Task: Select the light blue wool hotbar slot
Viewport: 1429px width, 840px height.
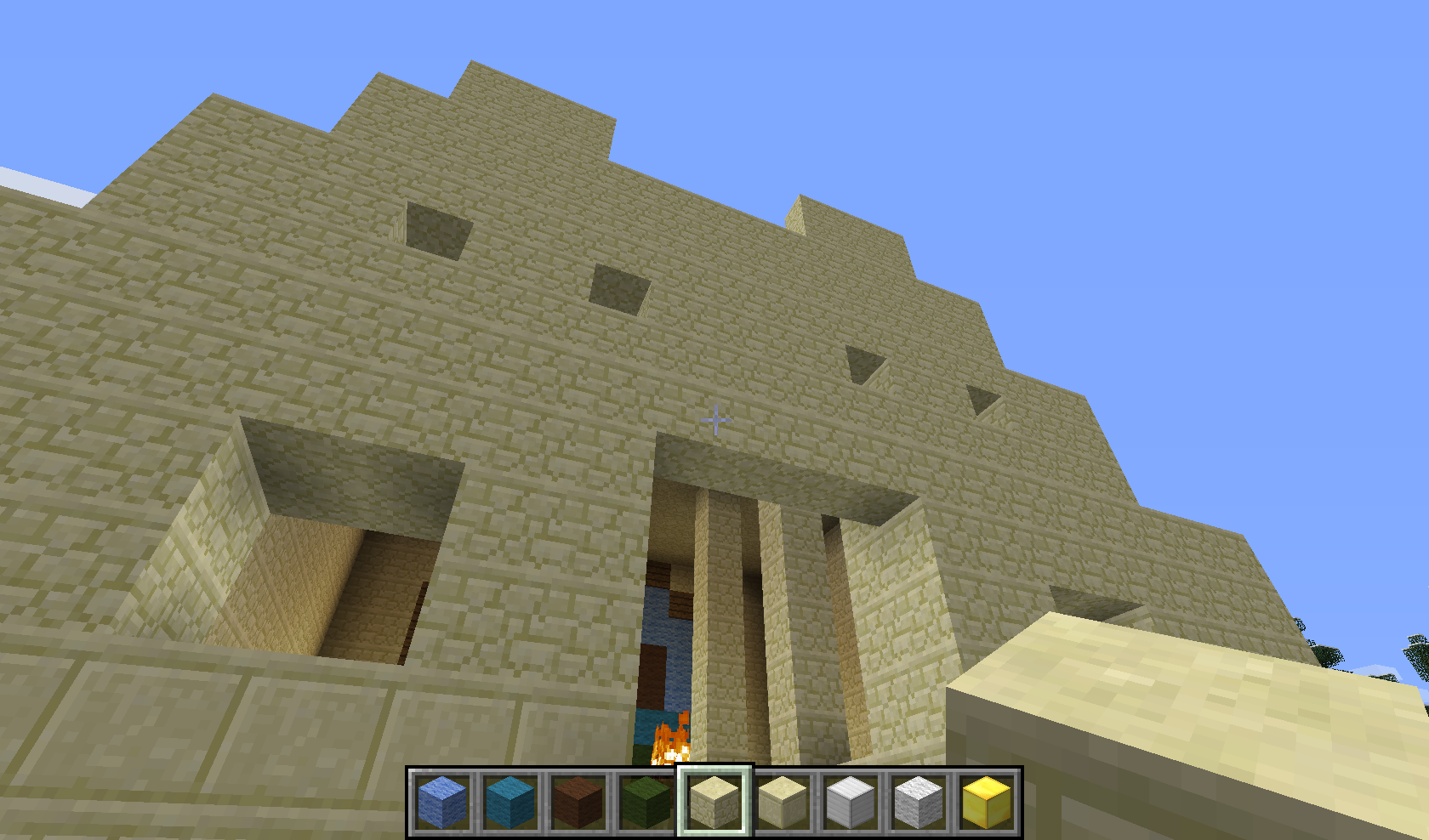Action: 442,802
